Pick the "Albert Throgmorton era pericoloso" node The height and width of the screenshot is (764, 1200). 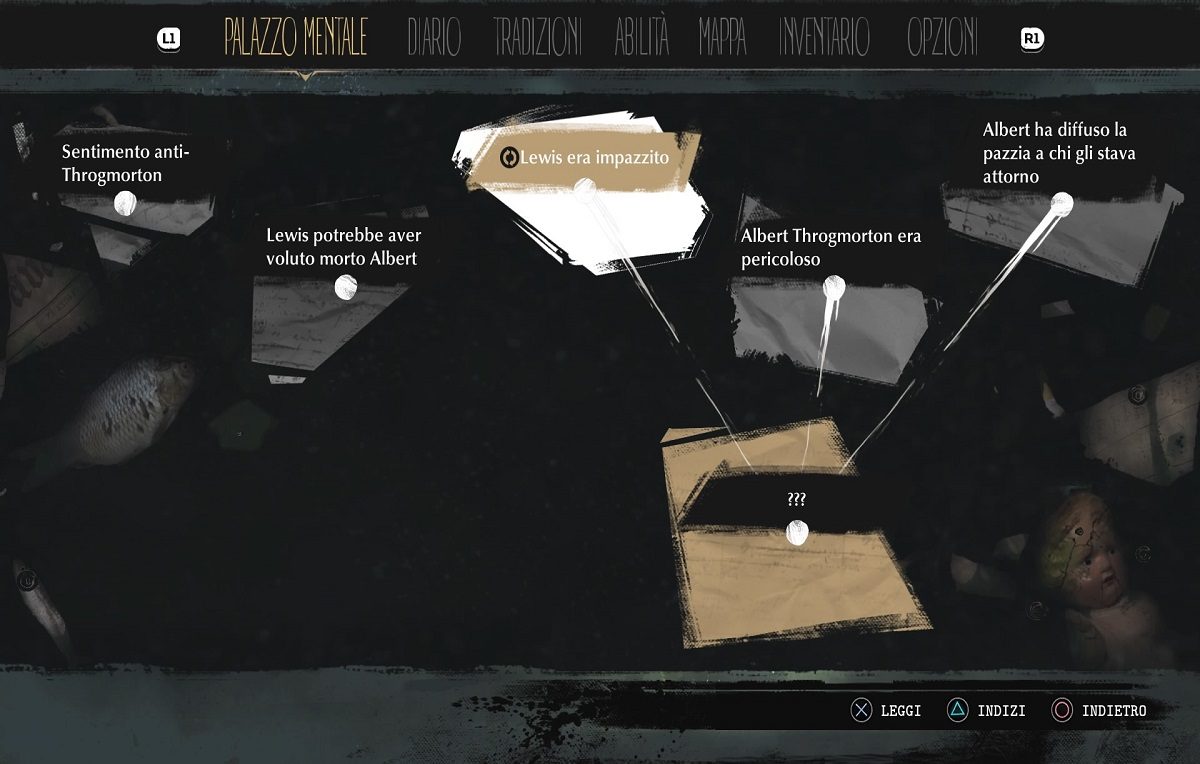pyautogui.click(x=833, y=289)
